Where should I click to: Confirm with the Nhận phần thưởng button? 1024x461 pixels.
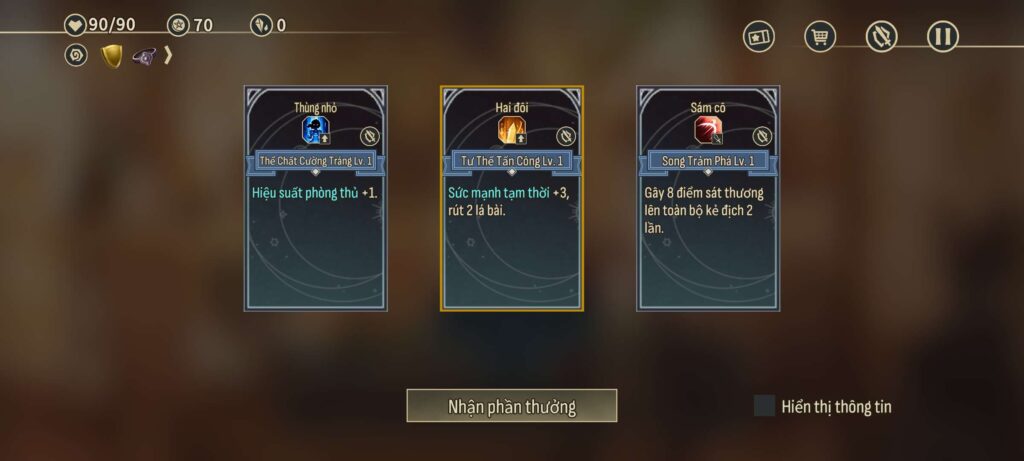point(511,406)
